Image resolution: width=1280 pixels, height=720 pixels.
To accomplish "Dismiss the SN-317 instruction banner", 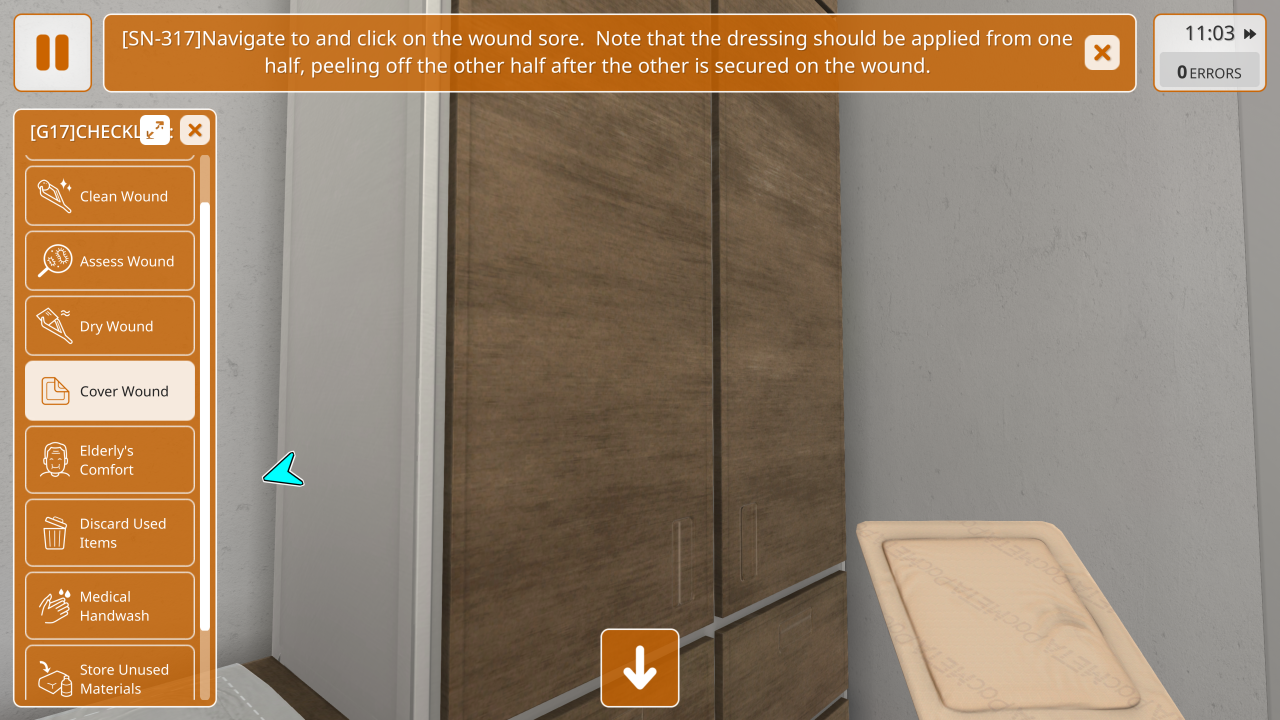I will click(x=1101, y=53).
